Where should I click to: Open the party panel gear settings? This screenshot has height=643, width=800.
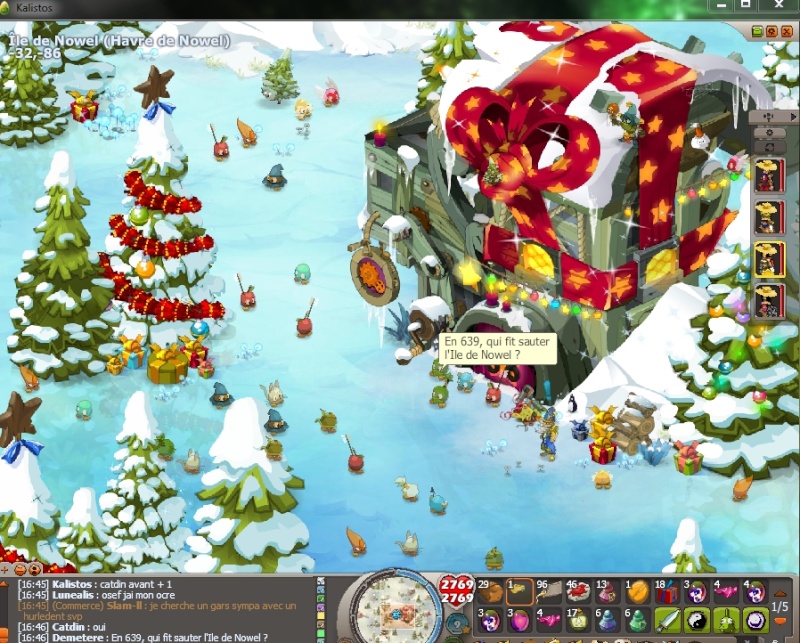coord(768,131)
